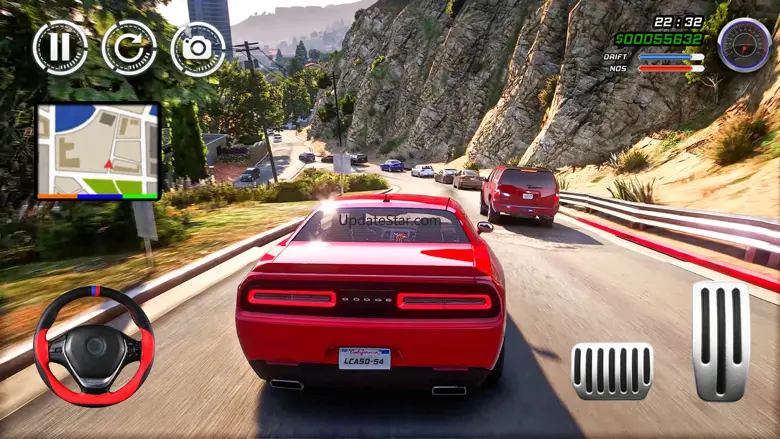
Task: Step on the tall gas pedal
Action: [x=721, y=341]
